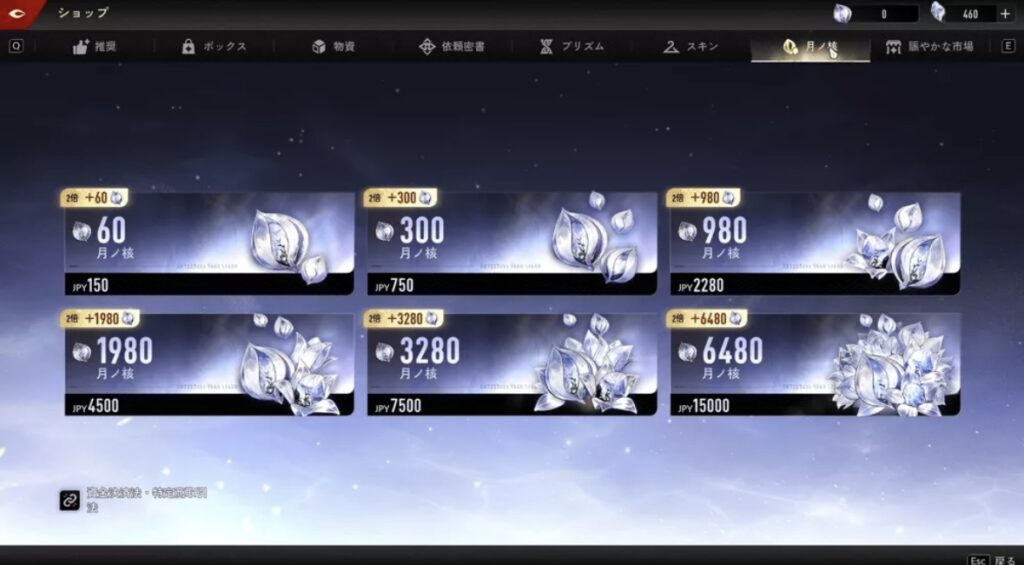This screenshot has height=565, width=1024.
Task: Open the ボックス tab
Action: click(214, 47)
